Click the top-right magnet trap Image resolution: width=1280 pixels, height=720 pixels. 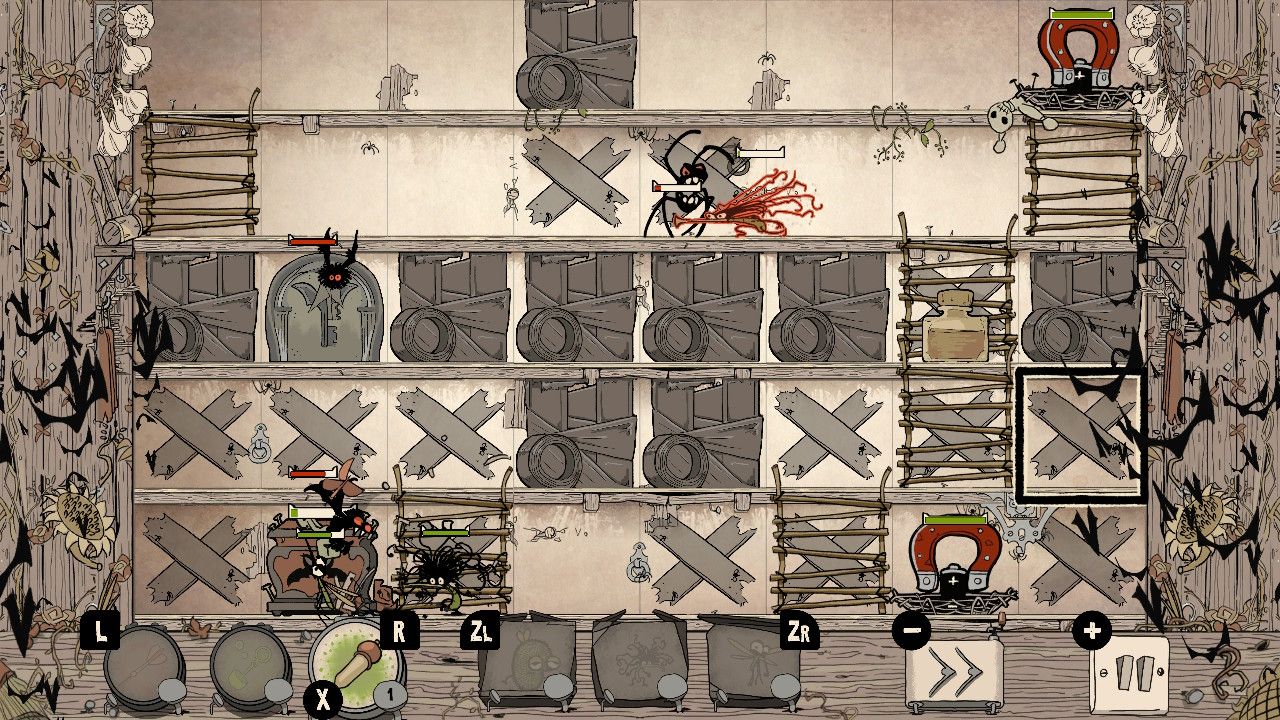pyautogui.click(x=1078, y=45)
